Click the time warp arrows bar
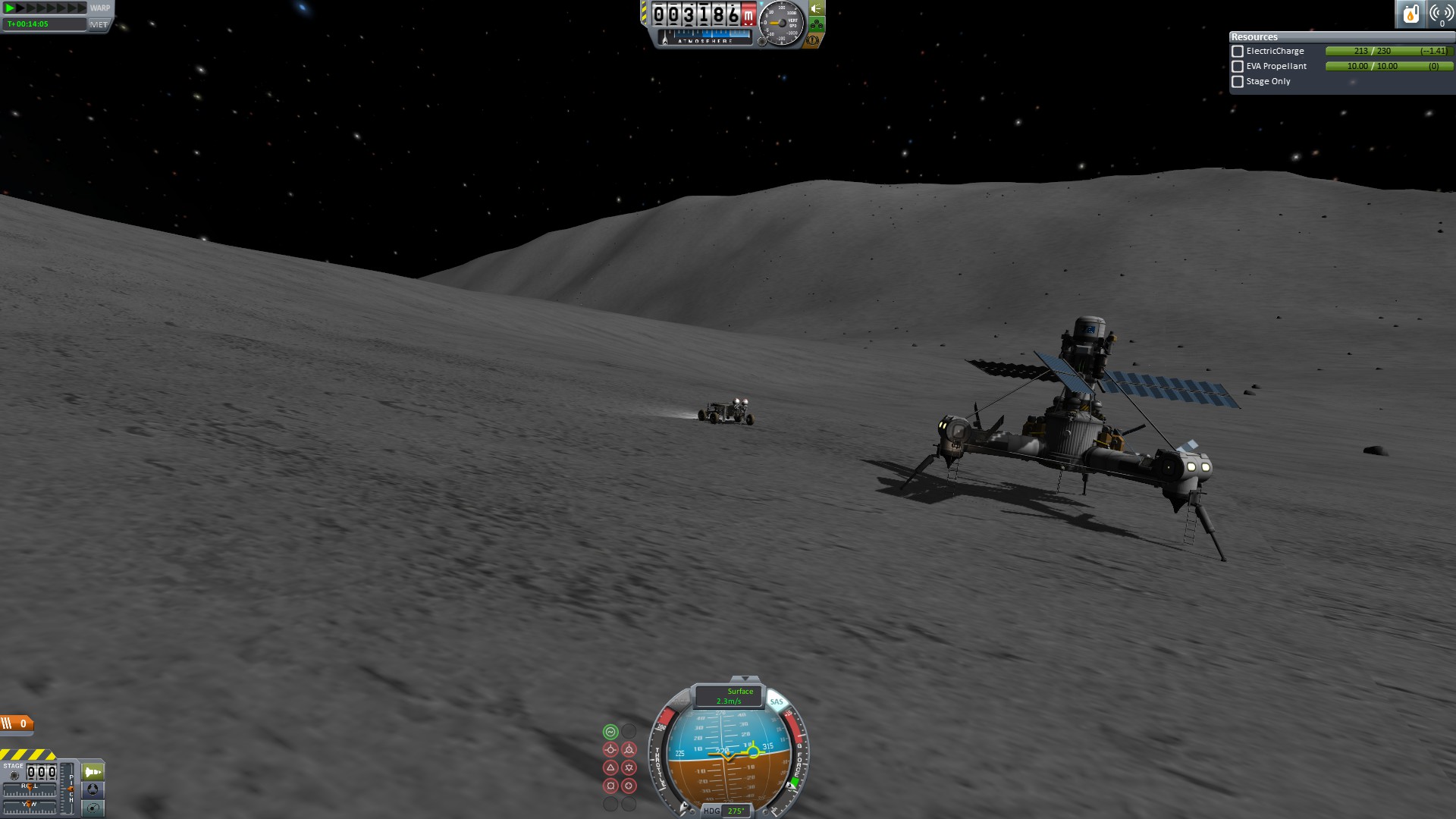1456x819 pixels. pos(45,8)
